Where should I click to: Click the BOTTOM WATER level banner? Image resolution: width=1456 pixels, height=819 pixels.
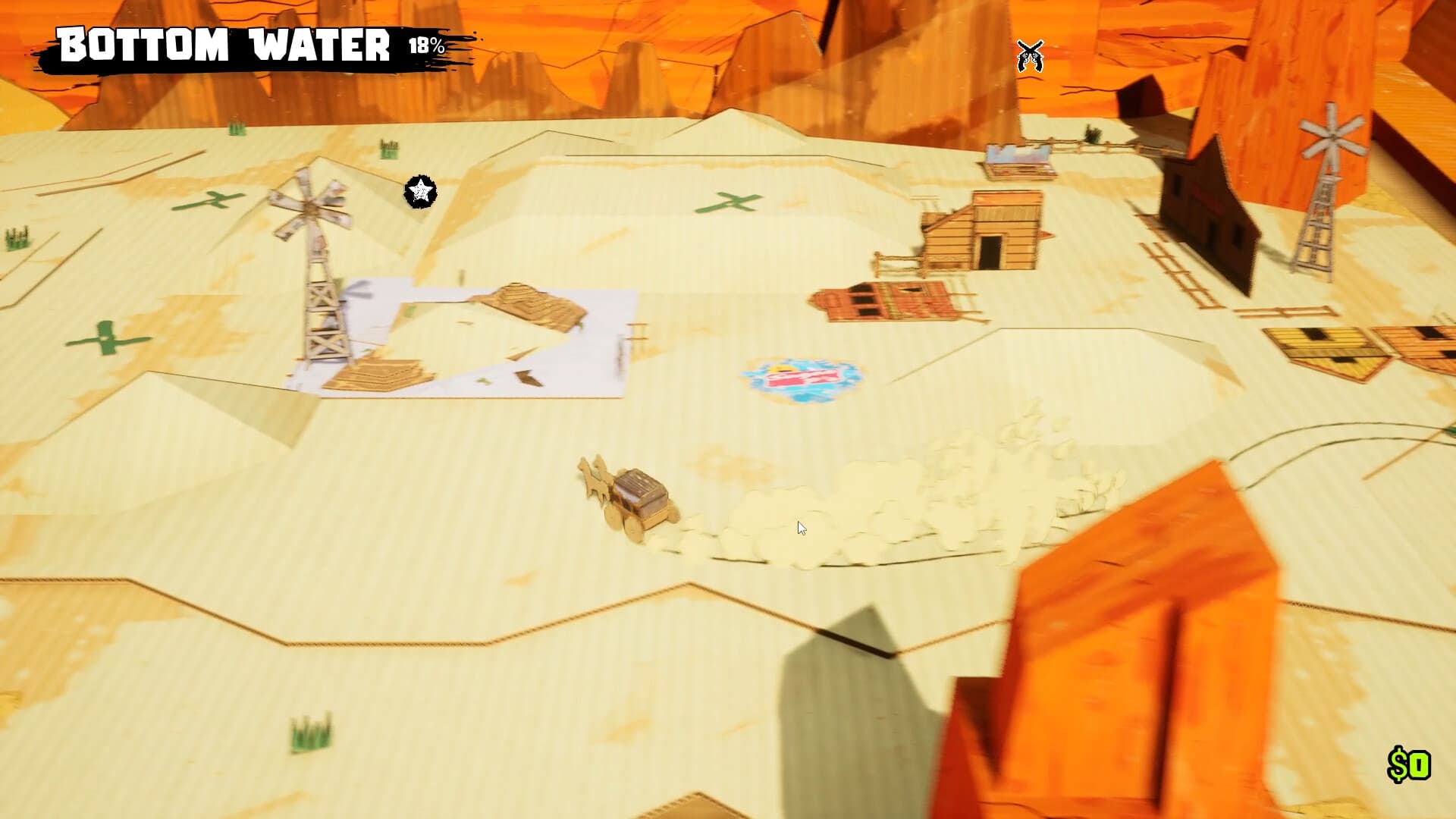[x=224, y=45]
